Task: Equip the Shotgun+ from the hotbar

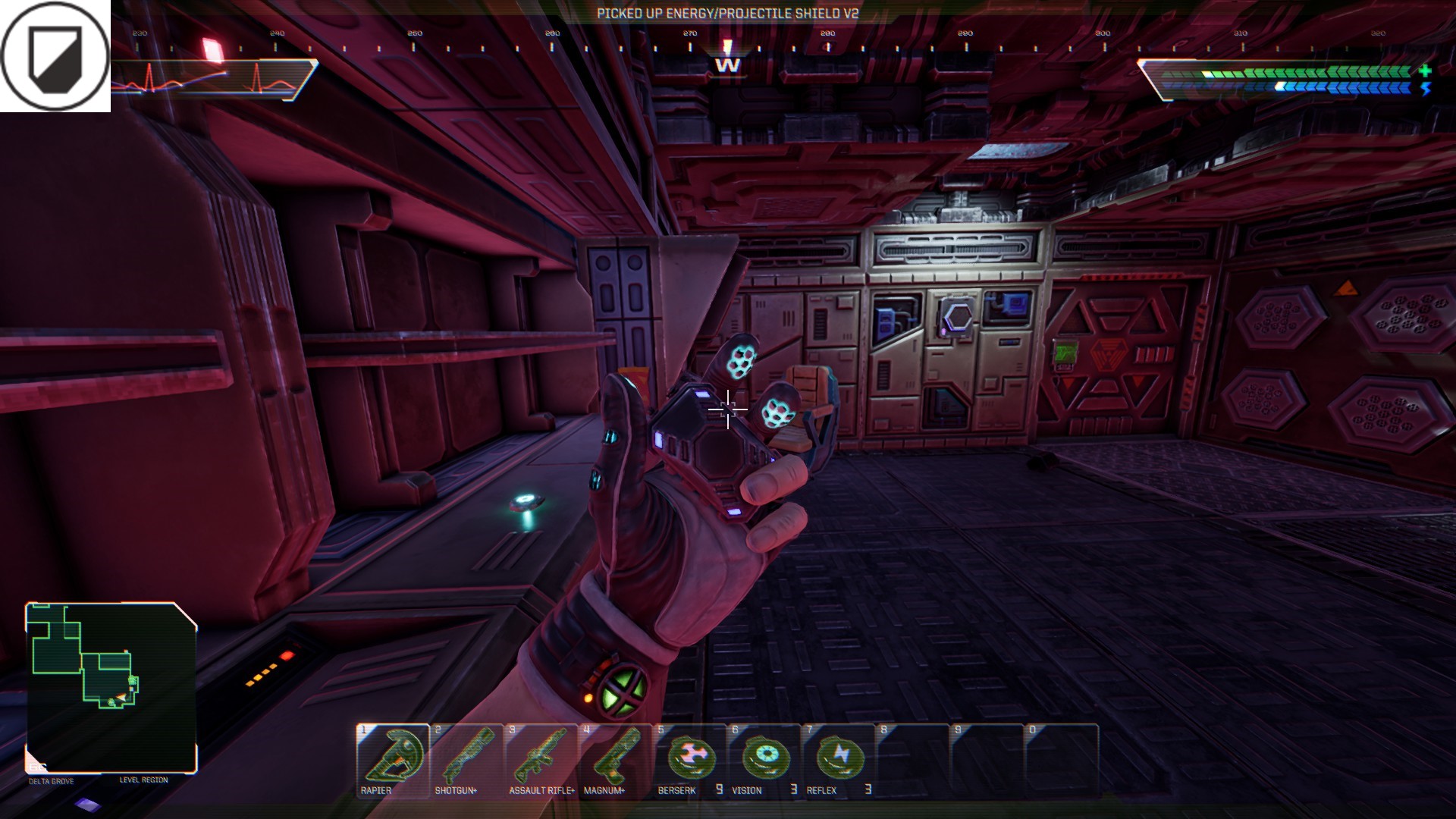Action: click(x=466, y=760)
